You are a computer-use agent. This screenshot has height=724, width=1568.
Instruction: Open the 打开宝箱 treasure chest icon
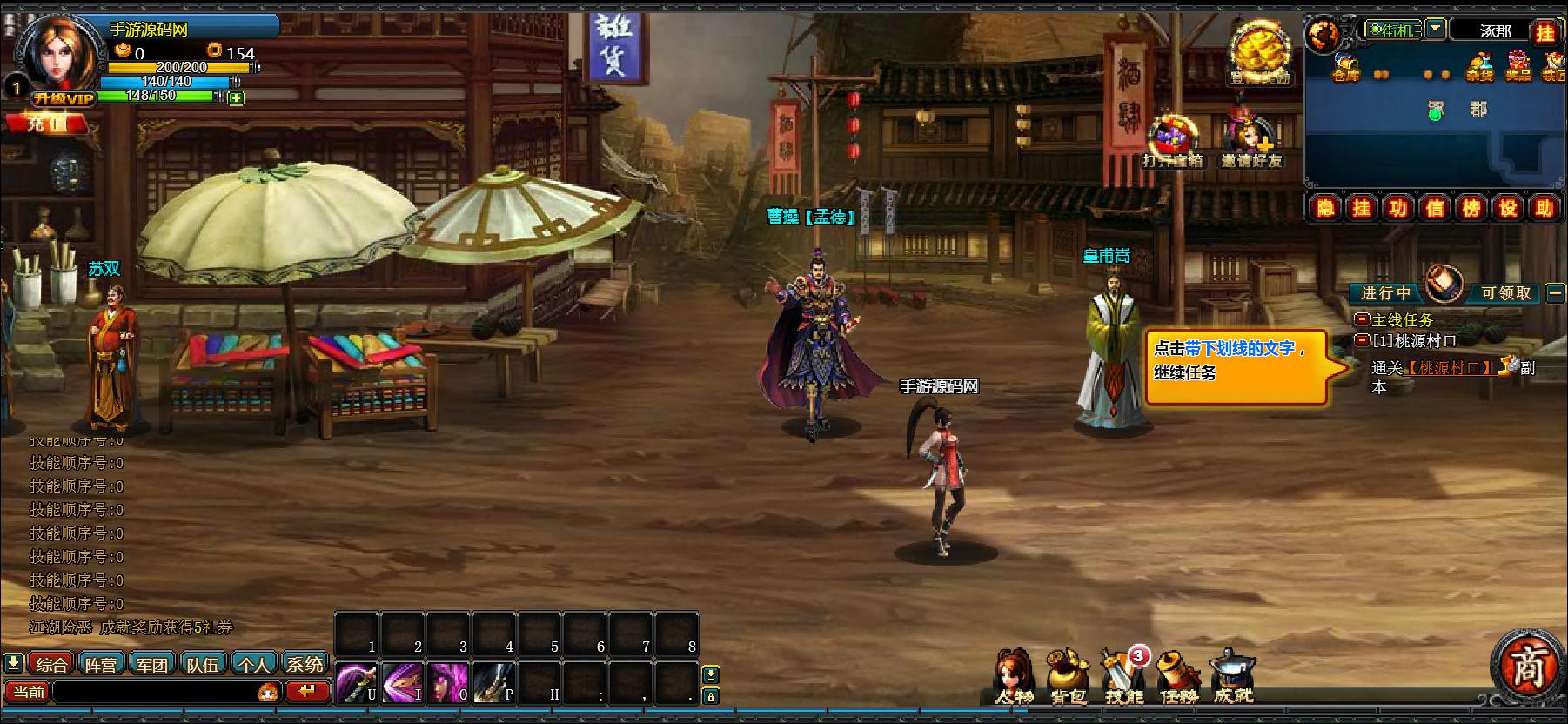1173,142
